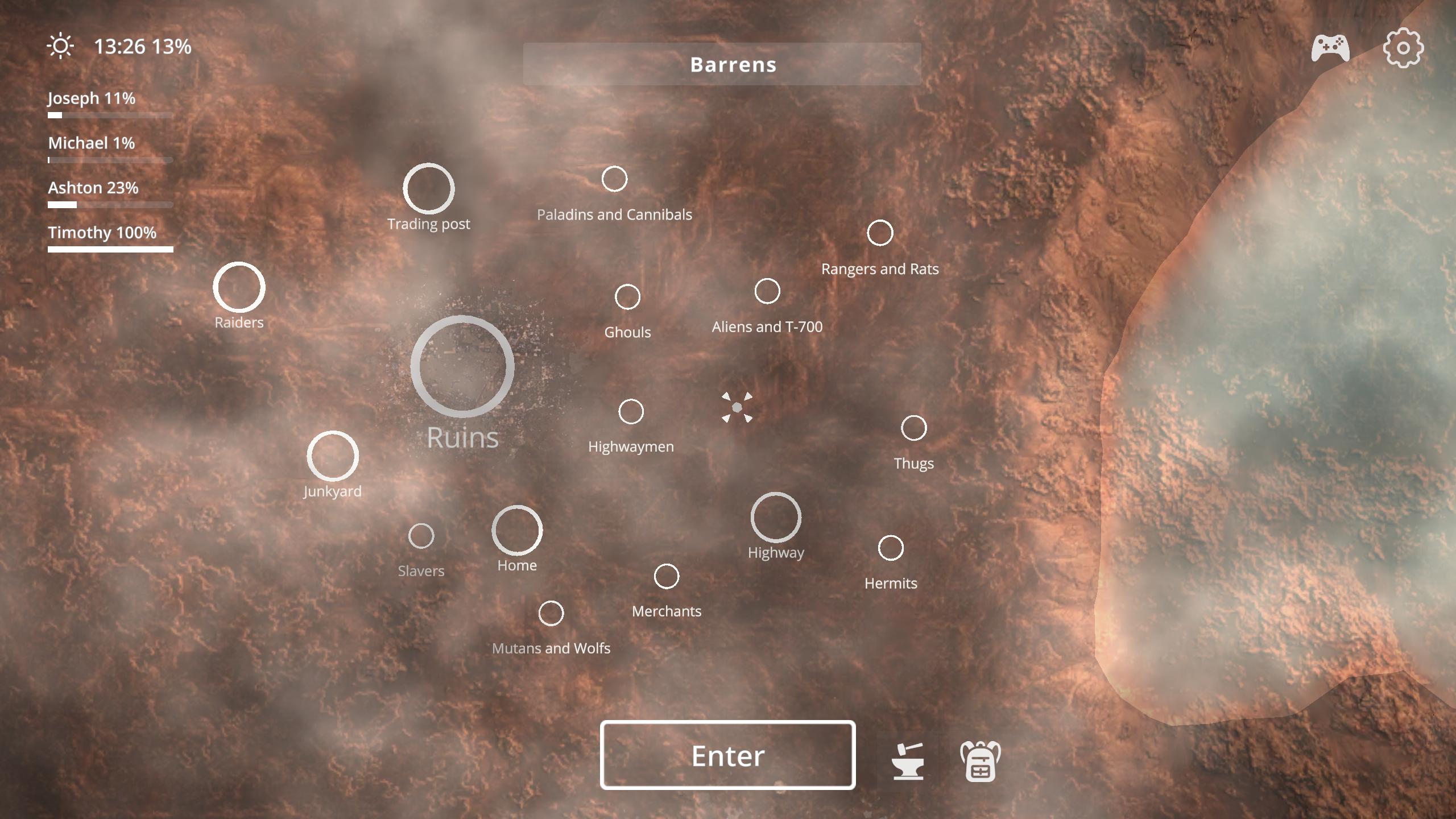The image size is (1456, 819).
Task: Select the Trading post location circle
Action: 430,188
